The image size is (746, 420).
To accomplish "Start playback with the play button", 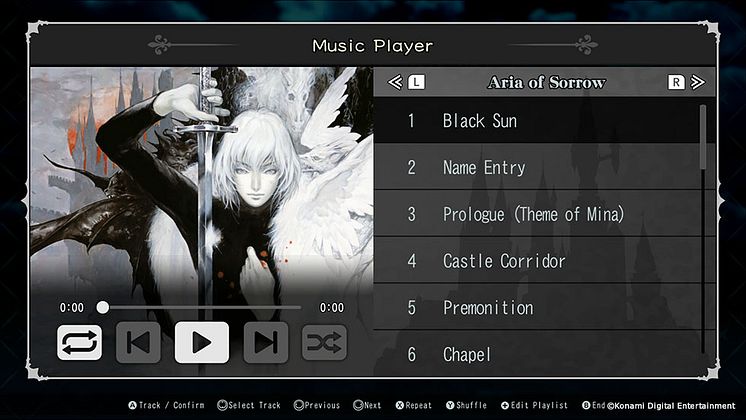I will (x=201, y=343).
